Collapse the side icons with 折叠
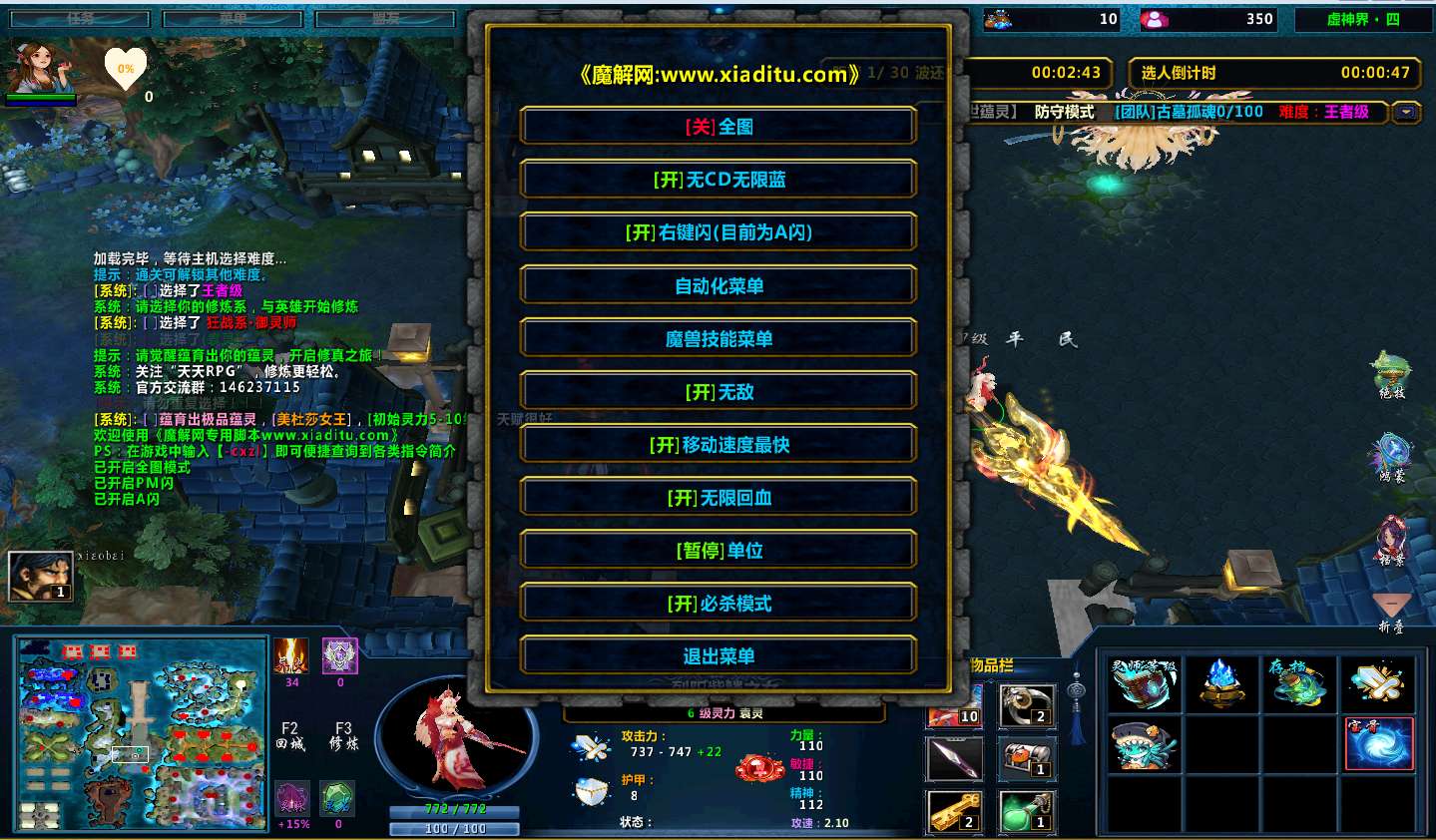 1391,611
